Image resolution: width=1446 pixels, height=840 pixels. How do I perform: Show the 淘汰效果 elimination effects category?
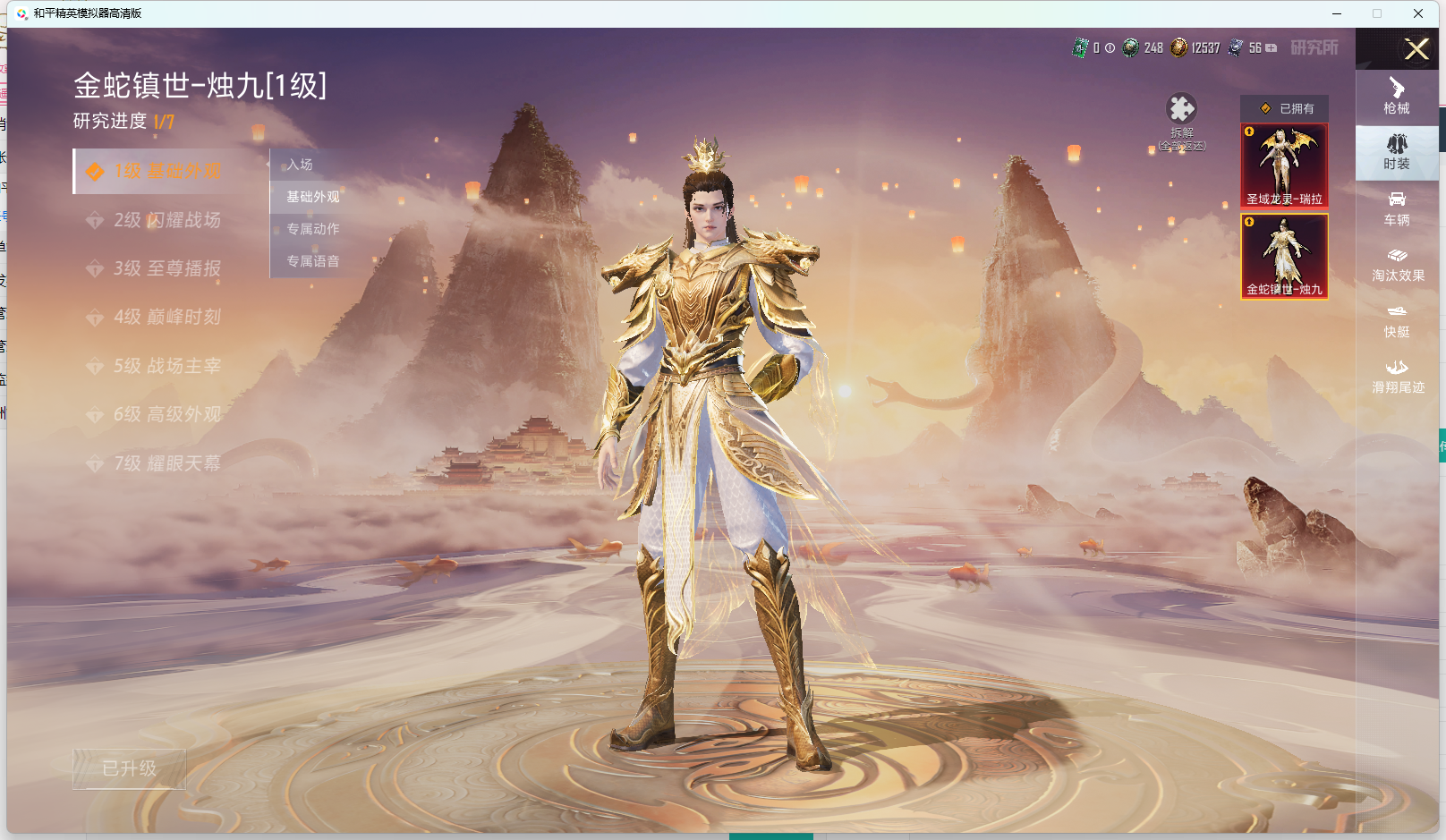click(x=1397, y=265)
